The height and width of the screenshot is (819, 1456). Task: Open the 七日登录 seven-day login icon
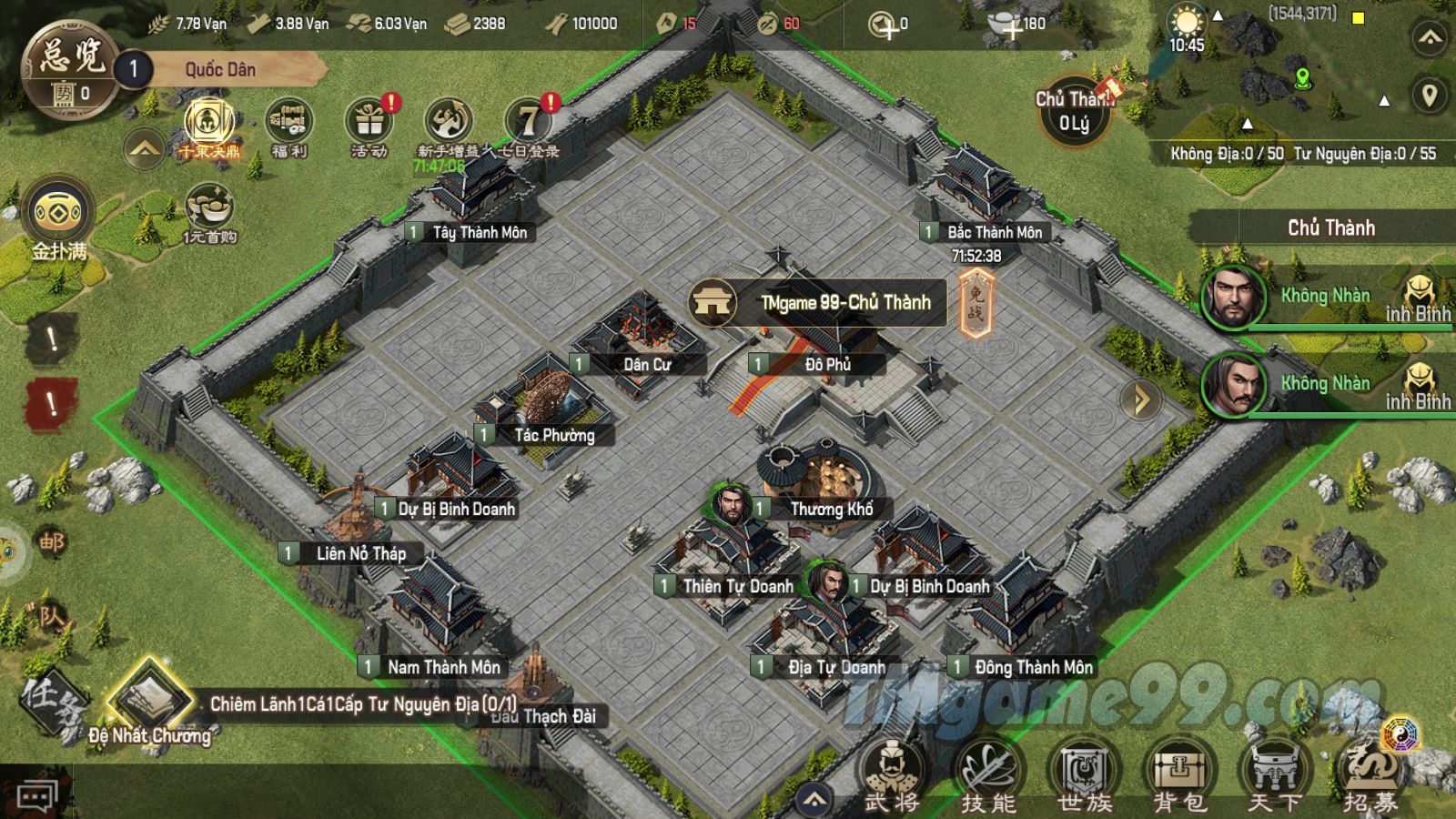(529, 126)
